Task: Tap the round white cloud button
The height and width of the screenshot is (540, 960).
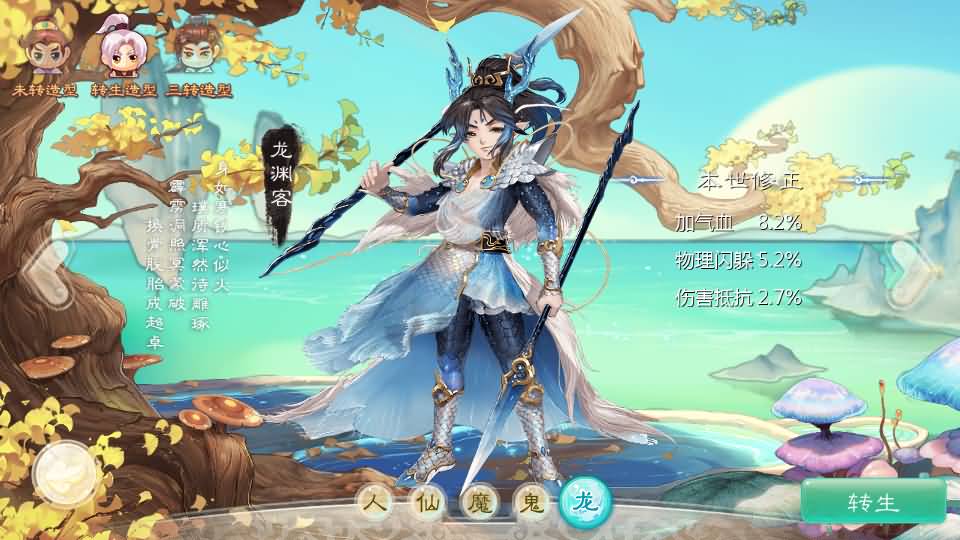Action: click(65, 474)
